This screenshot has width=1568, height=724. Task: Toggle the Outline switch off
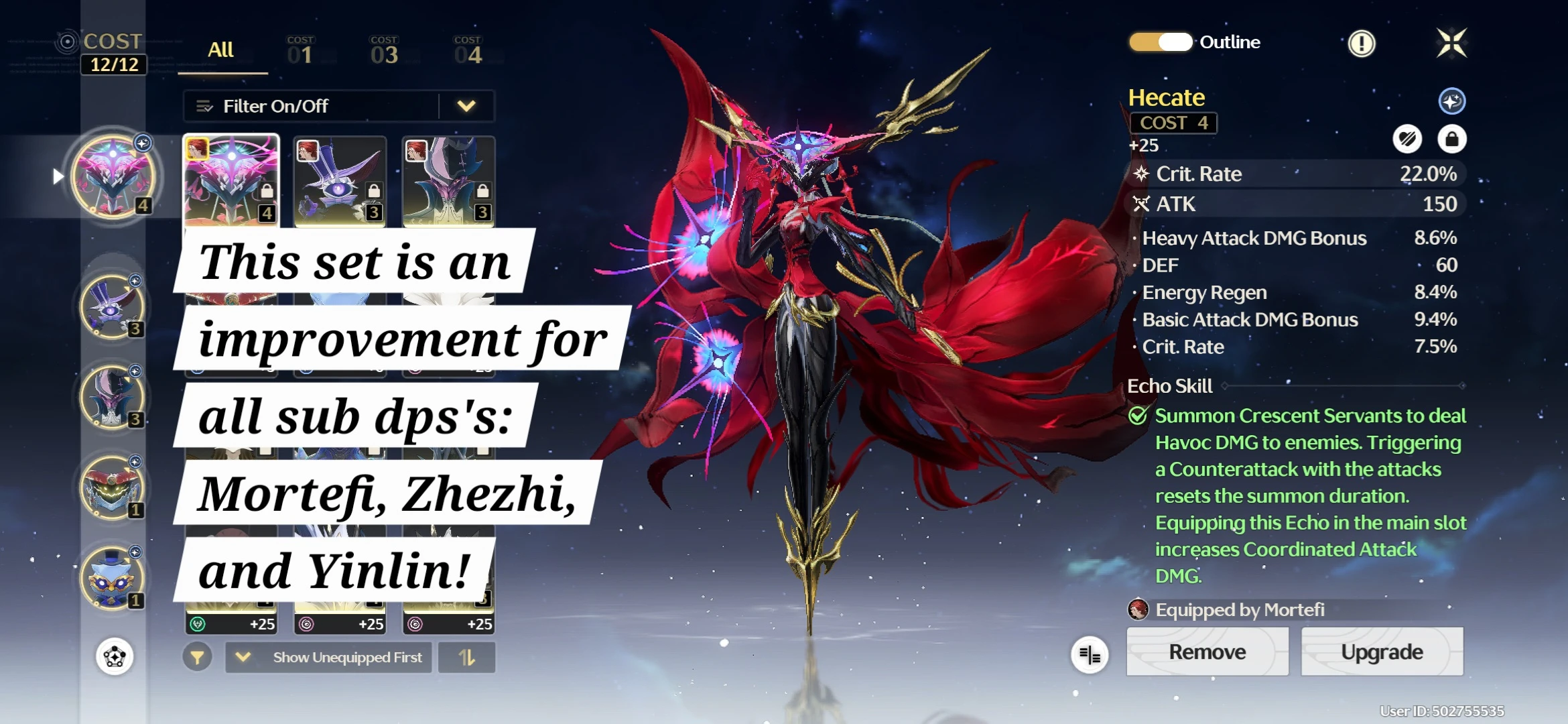1160,42
